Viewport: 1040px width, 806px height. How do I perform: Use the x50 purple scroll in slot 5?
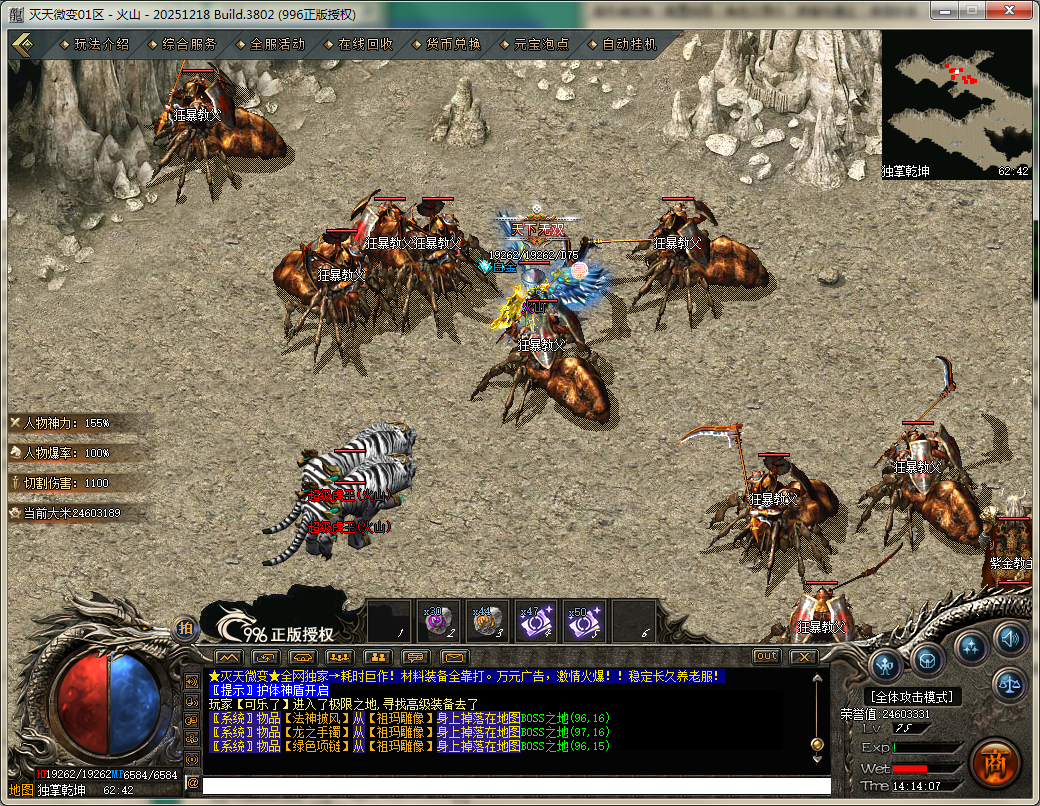point(585,622)
